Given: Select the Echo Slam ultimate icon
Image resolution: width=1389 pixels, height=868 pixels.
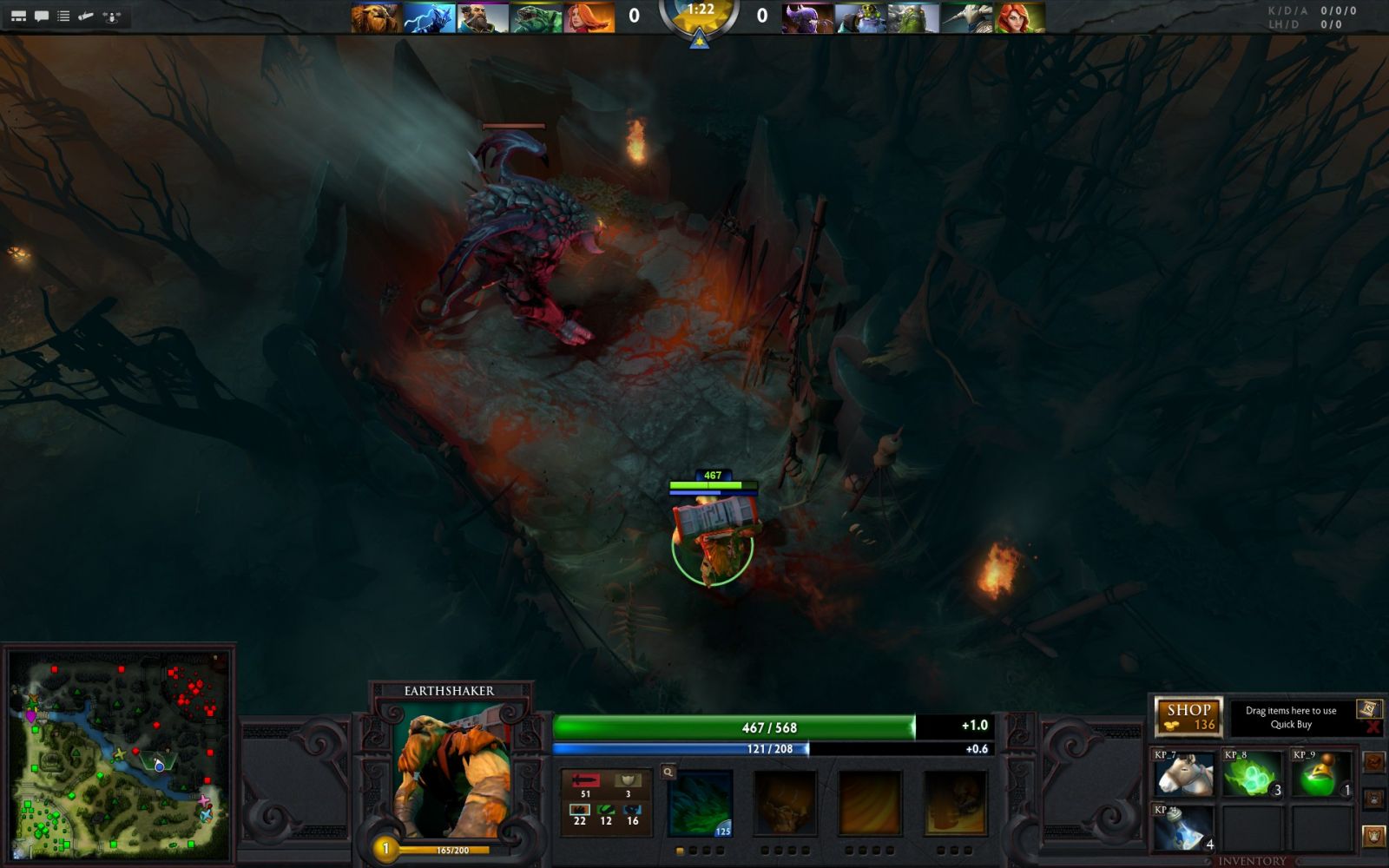Looking at the screenshot, I should (x=954, y=805).
